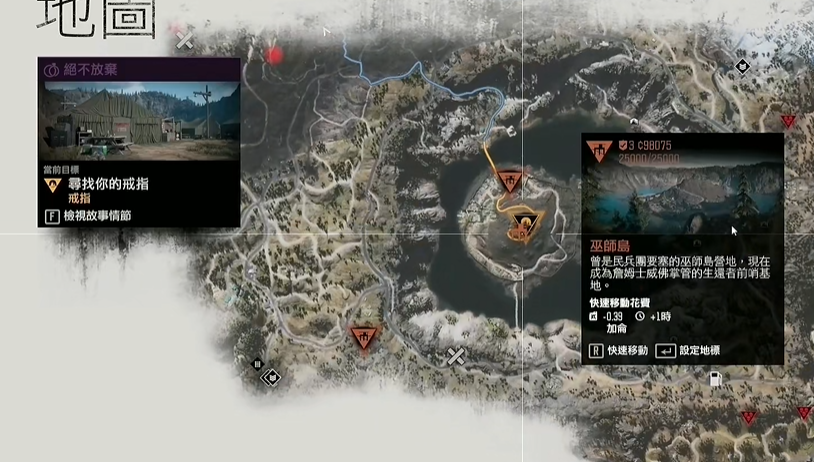The height and width of the screenshot is (462, 814).
Task: Click the 尋找你的戒指 current objective entry
Action: (110, 184)
